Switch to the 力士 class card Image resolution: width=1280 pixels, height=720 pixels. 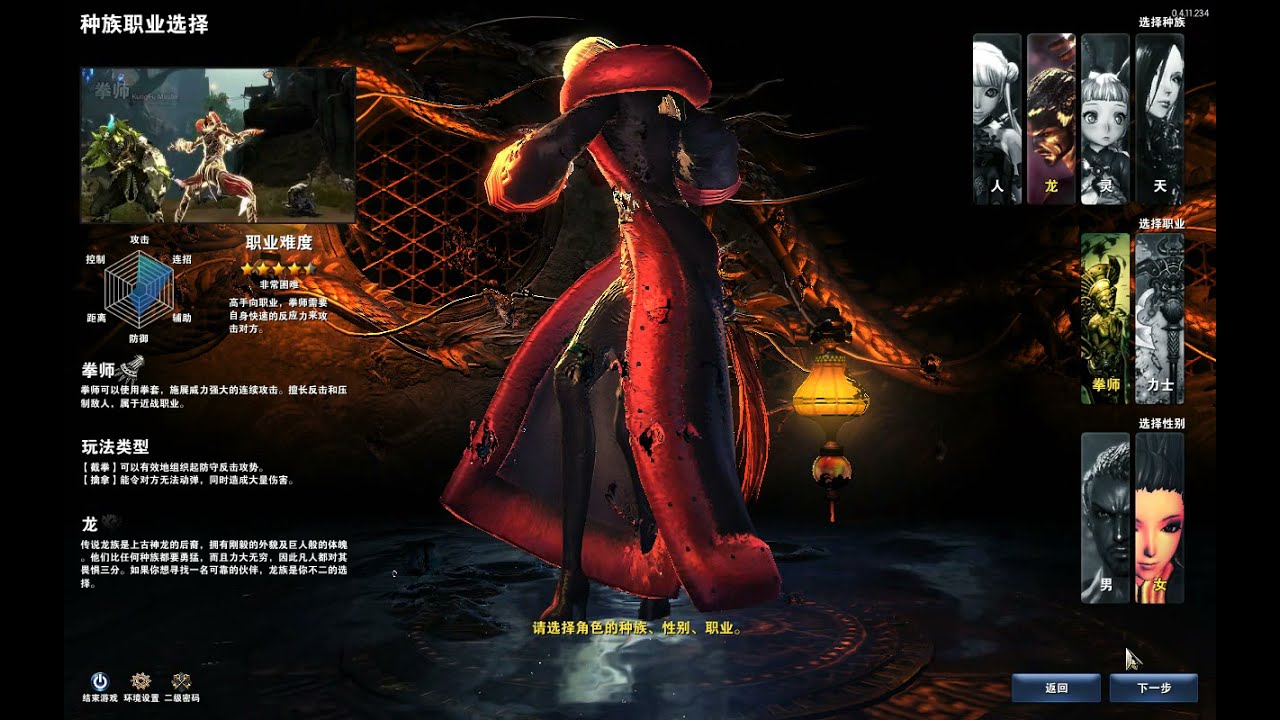click(1159, 319)
